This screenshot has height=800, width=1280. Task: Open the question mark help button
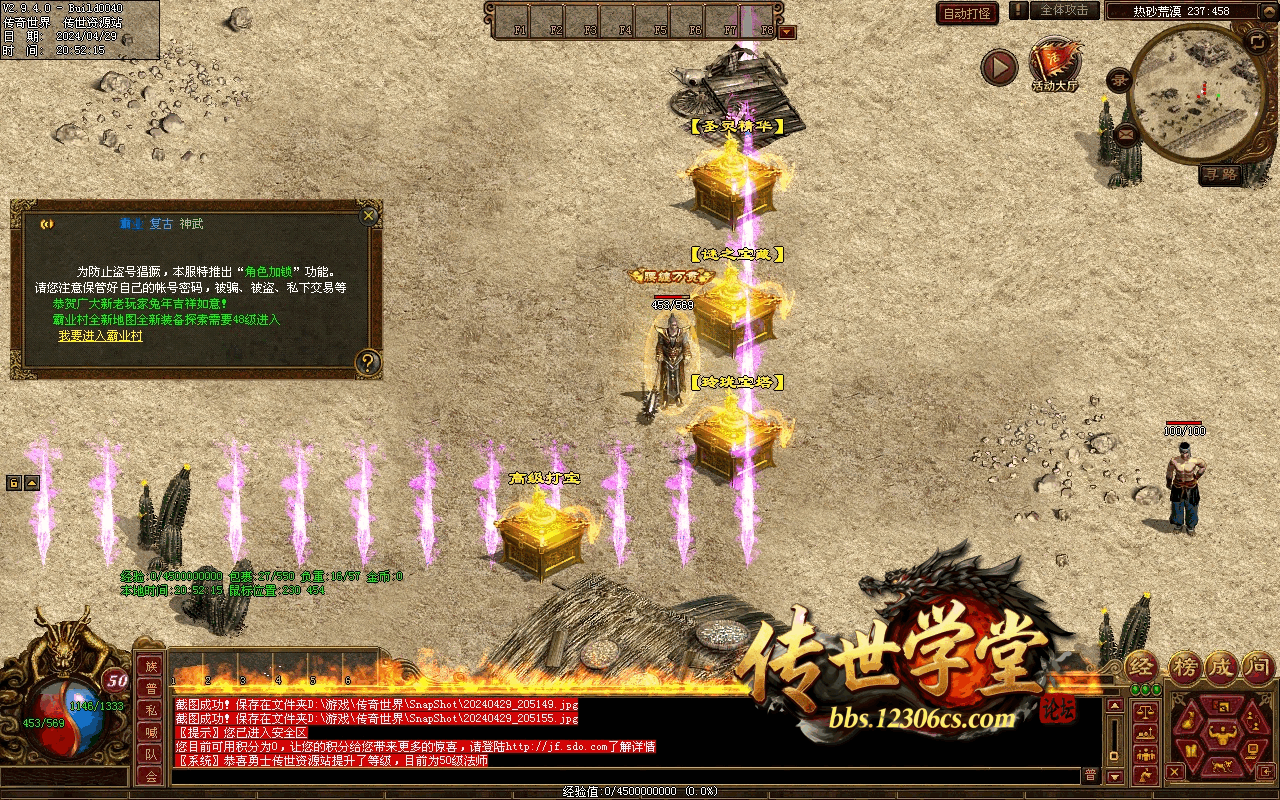coord(368,362)
